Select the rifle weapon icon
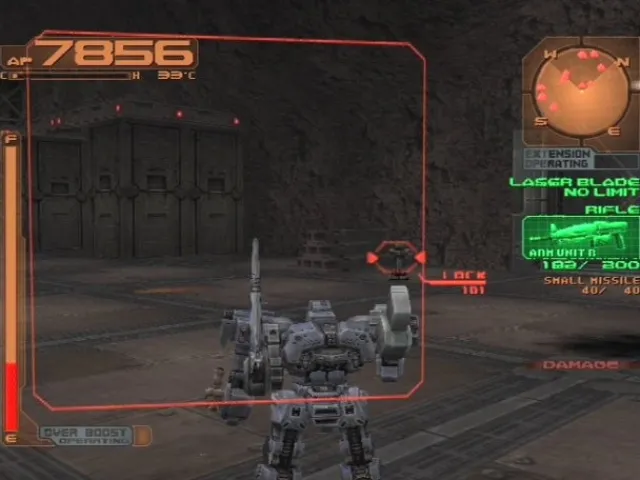 coord(580,238)
